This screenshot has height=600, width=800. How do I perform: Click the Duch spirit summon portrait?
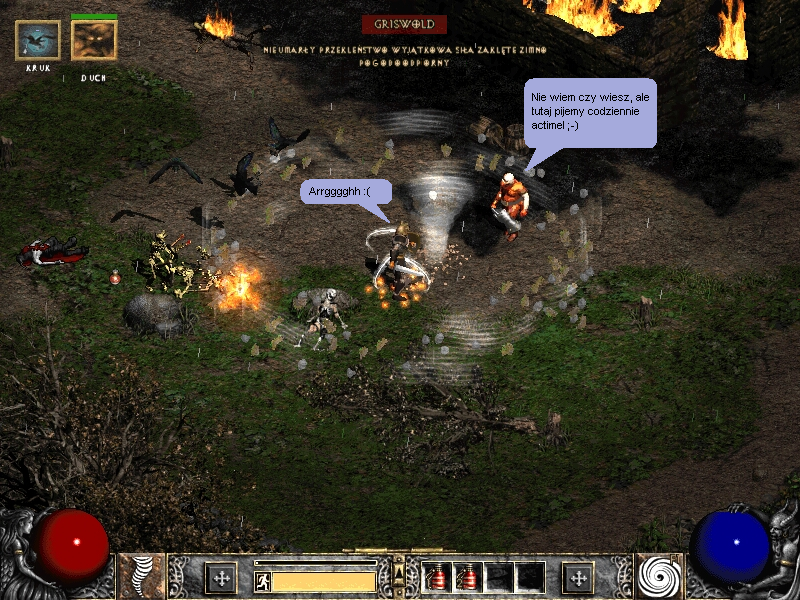94,40
